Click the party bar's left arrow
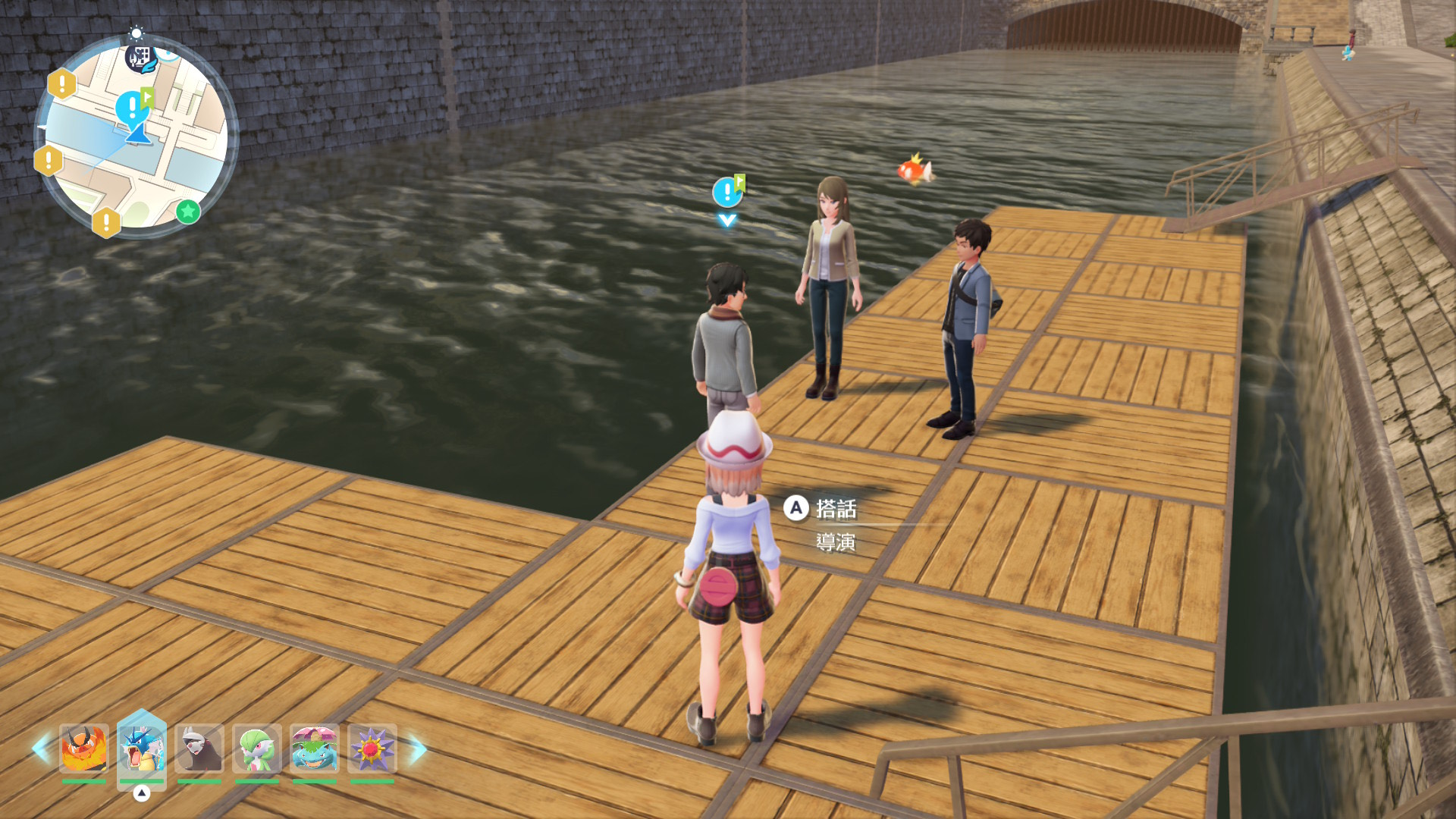This screenshot has width=1456, height=819. click(40, 748)
